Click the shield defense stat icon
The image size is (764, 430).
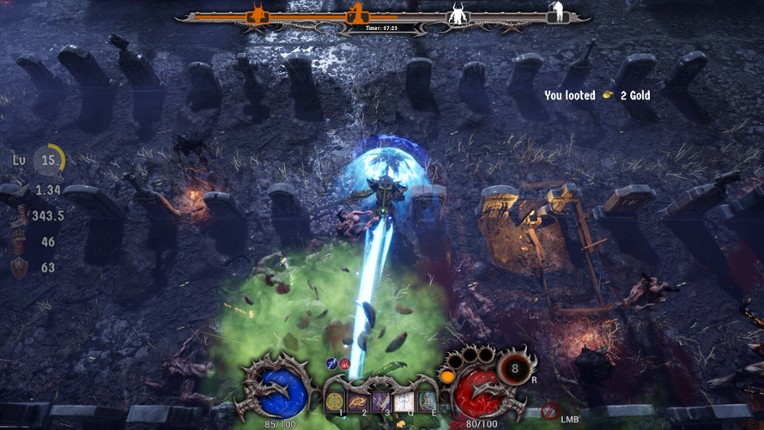(x=19, y=267)
